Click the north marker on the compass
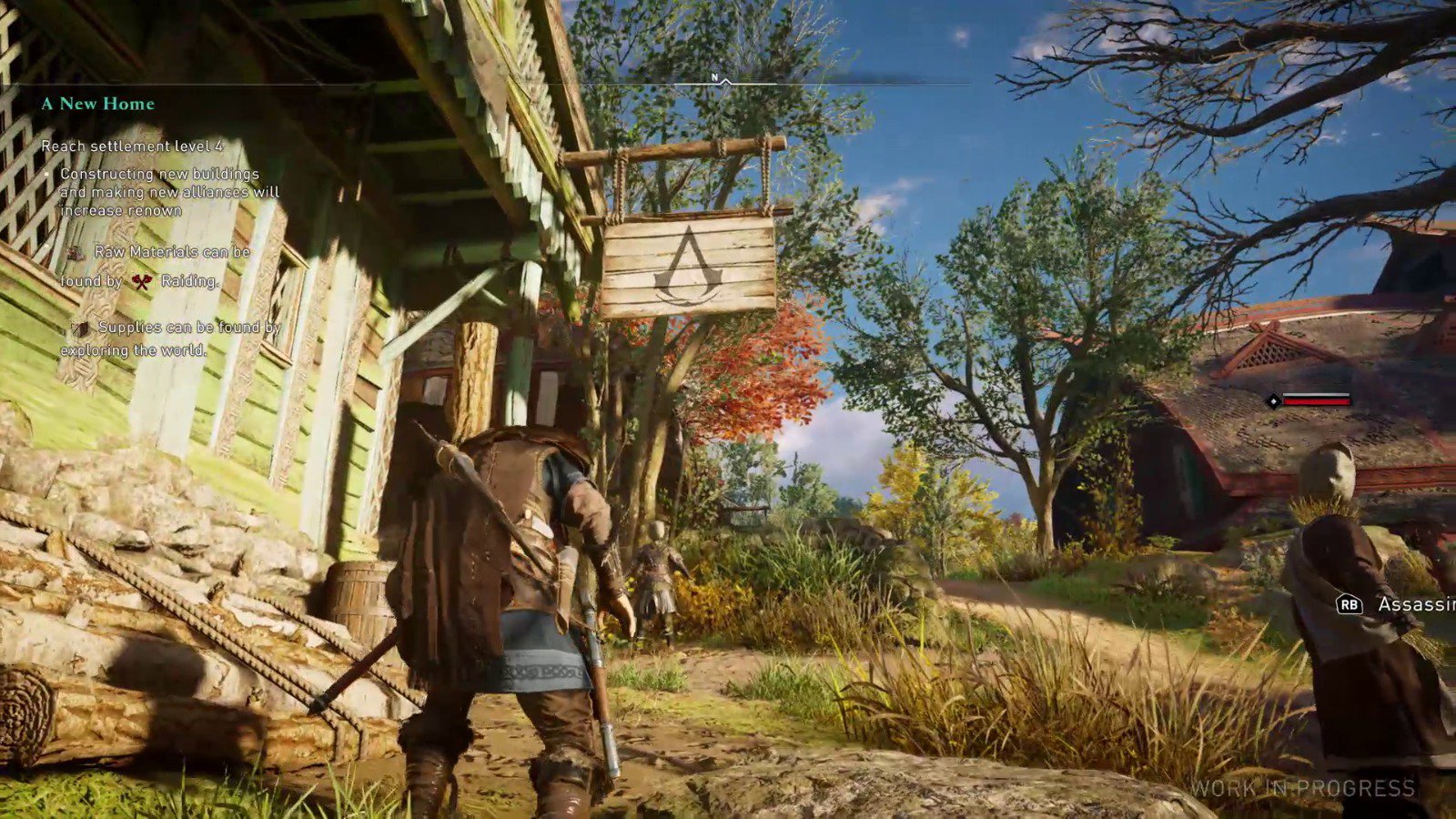This screenshot has height=819, width=1456. (715, 78)
